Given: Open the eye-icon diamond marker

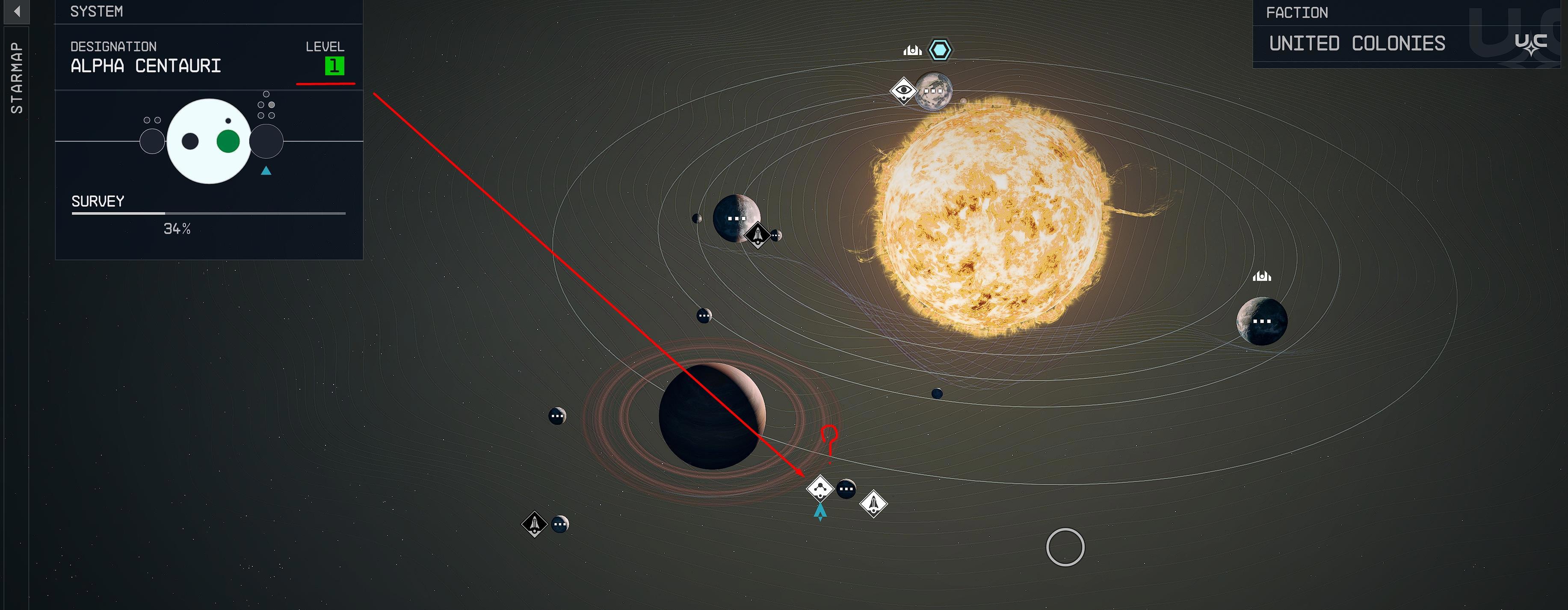Looking at the screenshot, I should click(x=903, y=91).
